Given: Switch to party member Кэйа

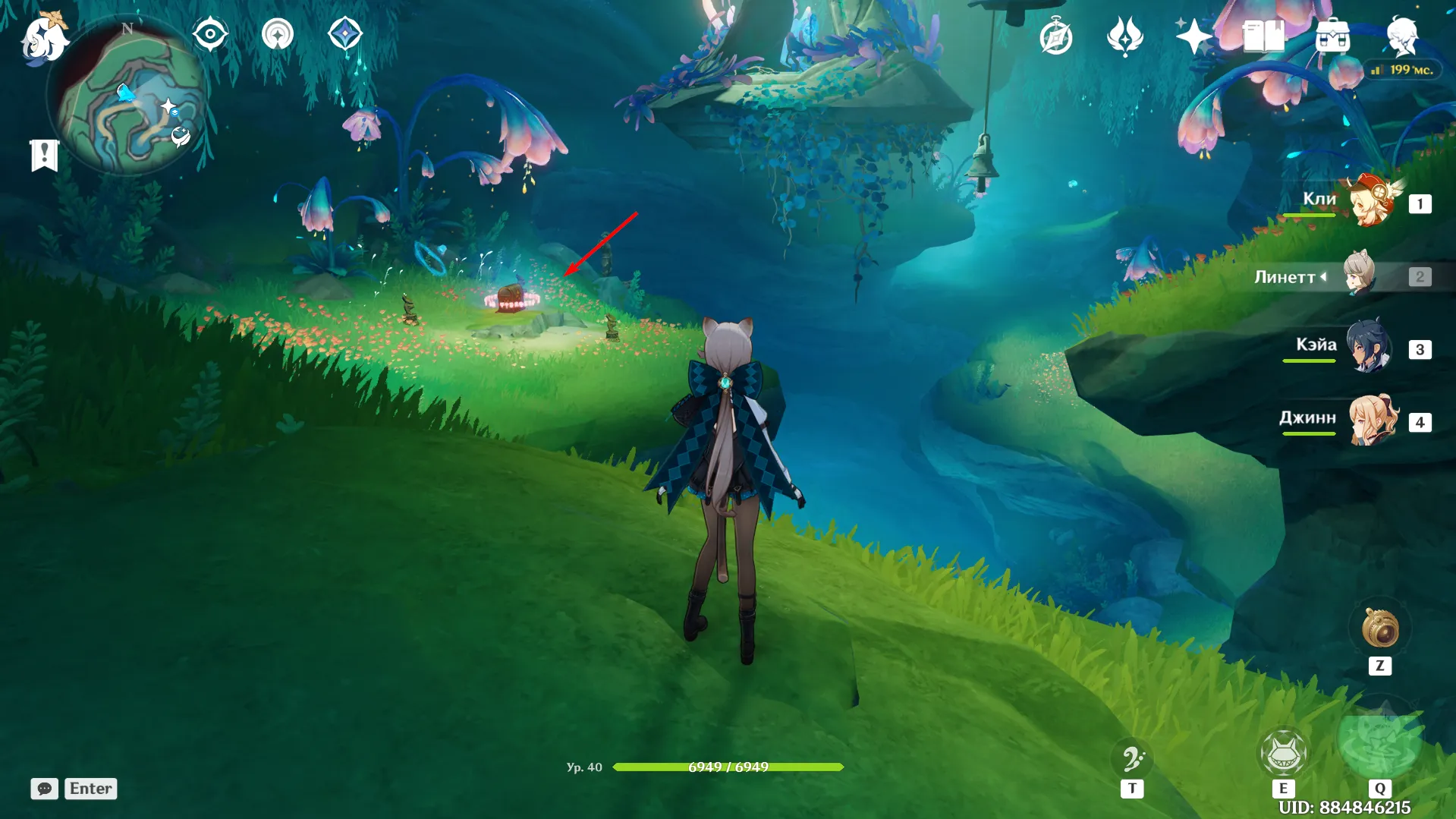Looking at the screenshot, I should click(x=1368, y=348).
